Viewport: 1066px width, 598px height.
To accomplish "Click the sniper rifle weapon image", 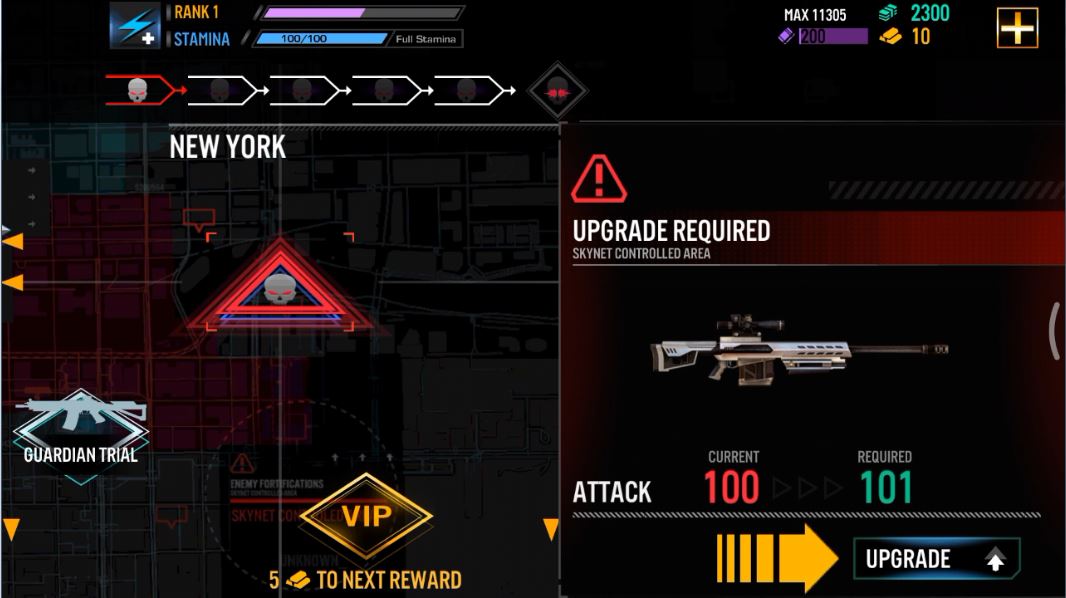I will pos(797,349).
